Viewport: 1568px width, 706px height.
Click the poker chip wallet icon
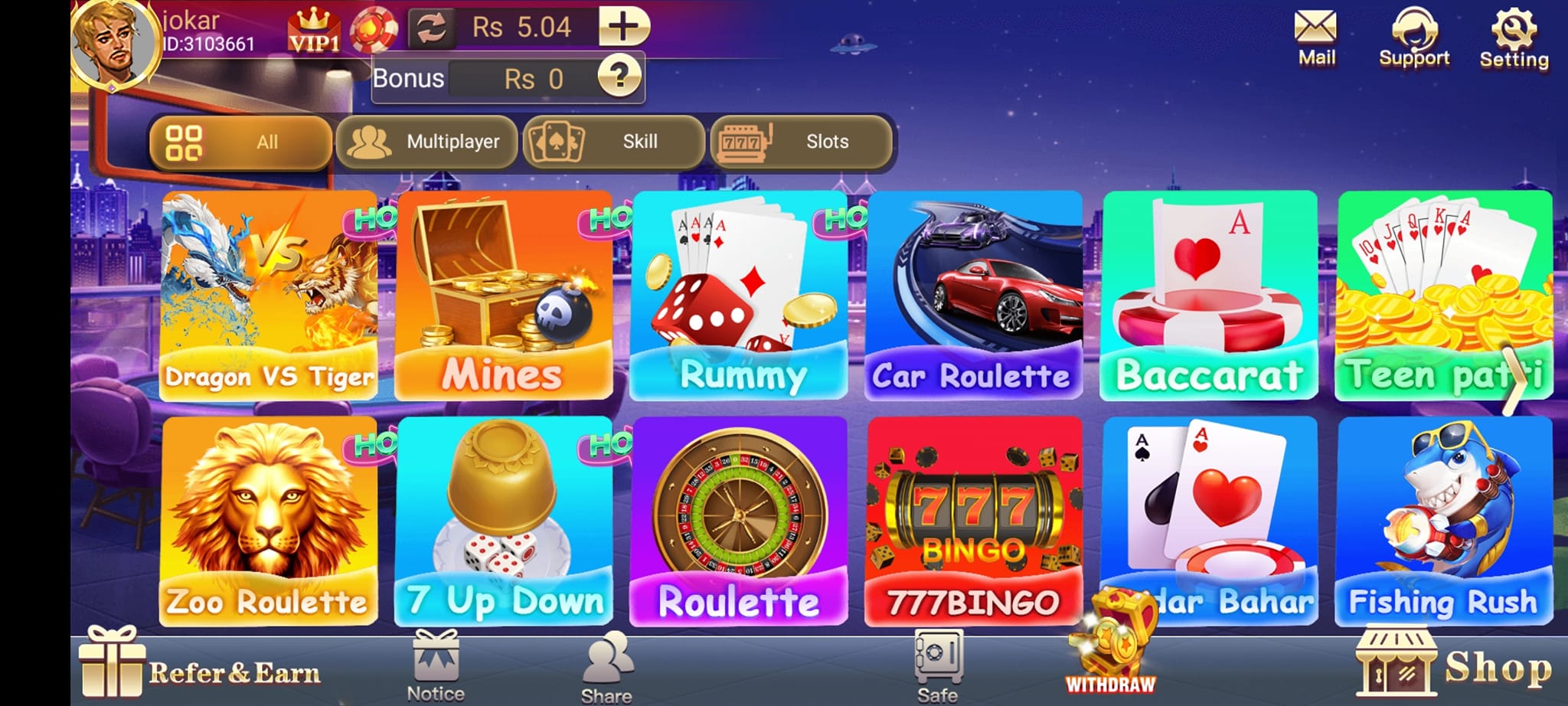[373, 27]
